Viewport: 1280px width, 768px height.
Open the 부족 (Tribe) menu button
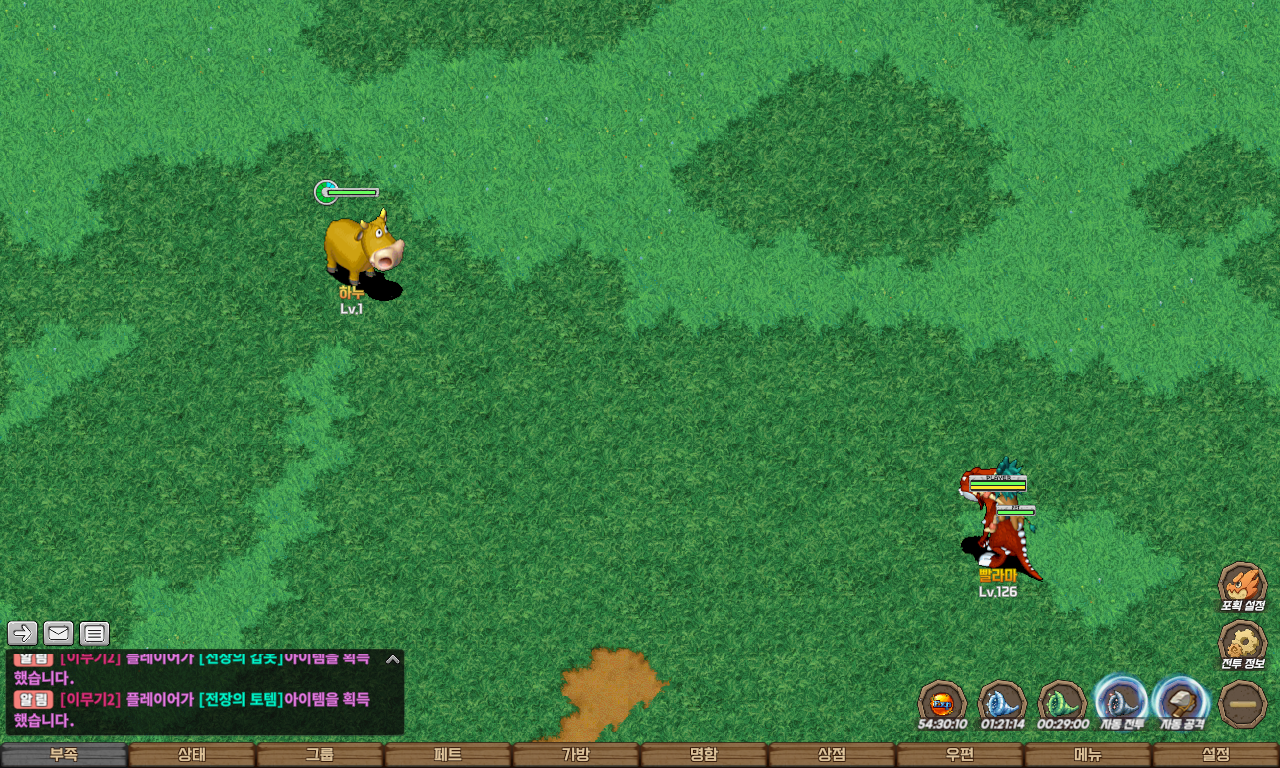click(64, 755)
